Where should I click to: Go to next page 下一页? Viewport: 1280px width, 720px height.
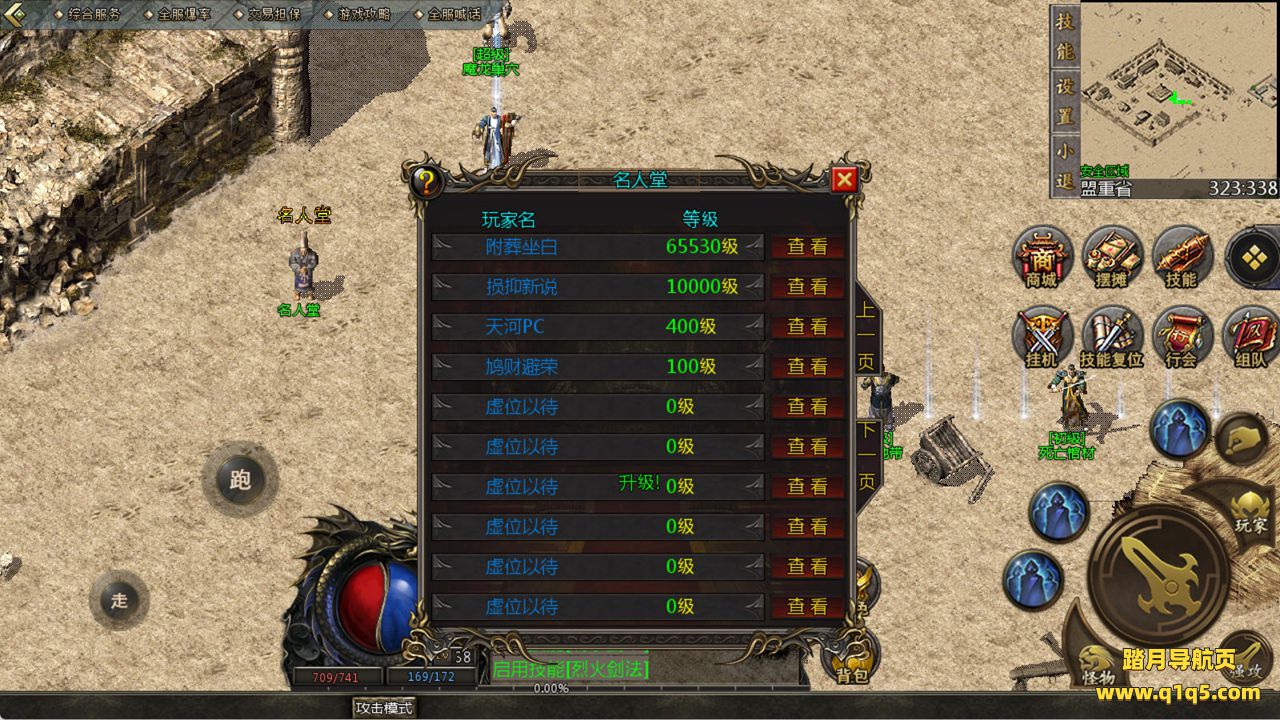866,456
